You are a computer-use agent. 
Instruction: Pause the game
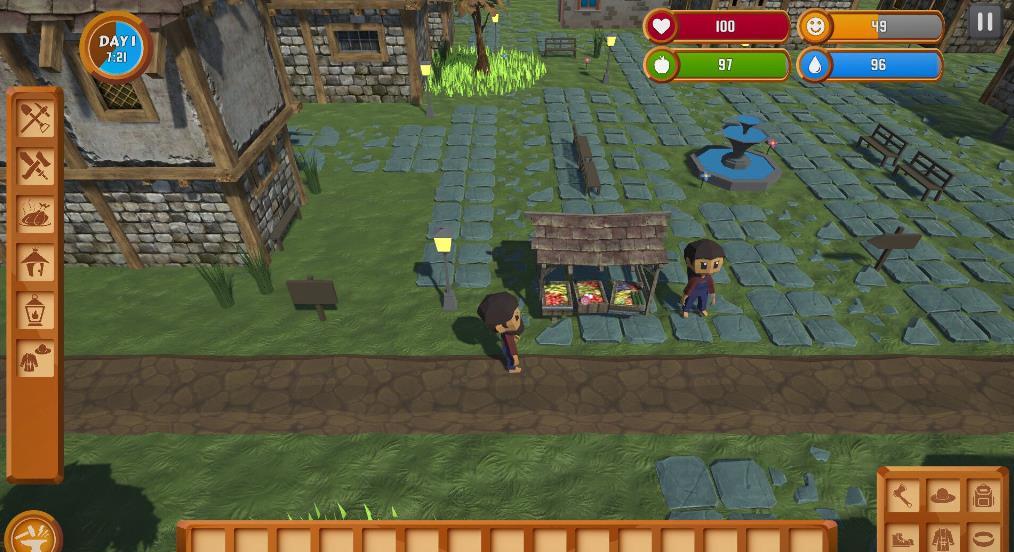click(986, 22)
